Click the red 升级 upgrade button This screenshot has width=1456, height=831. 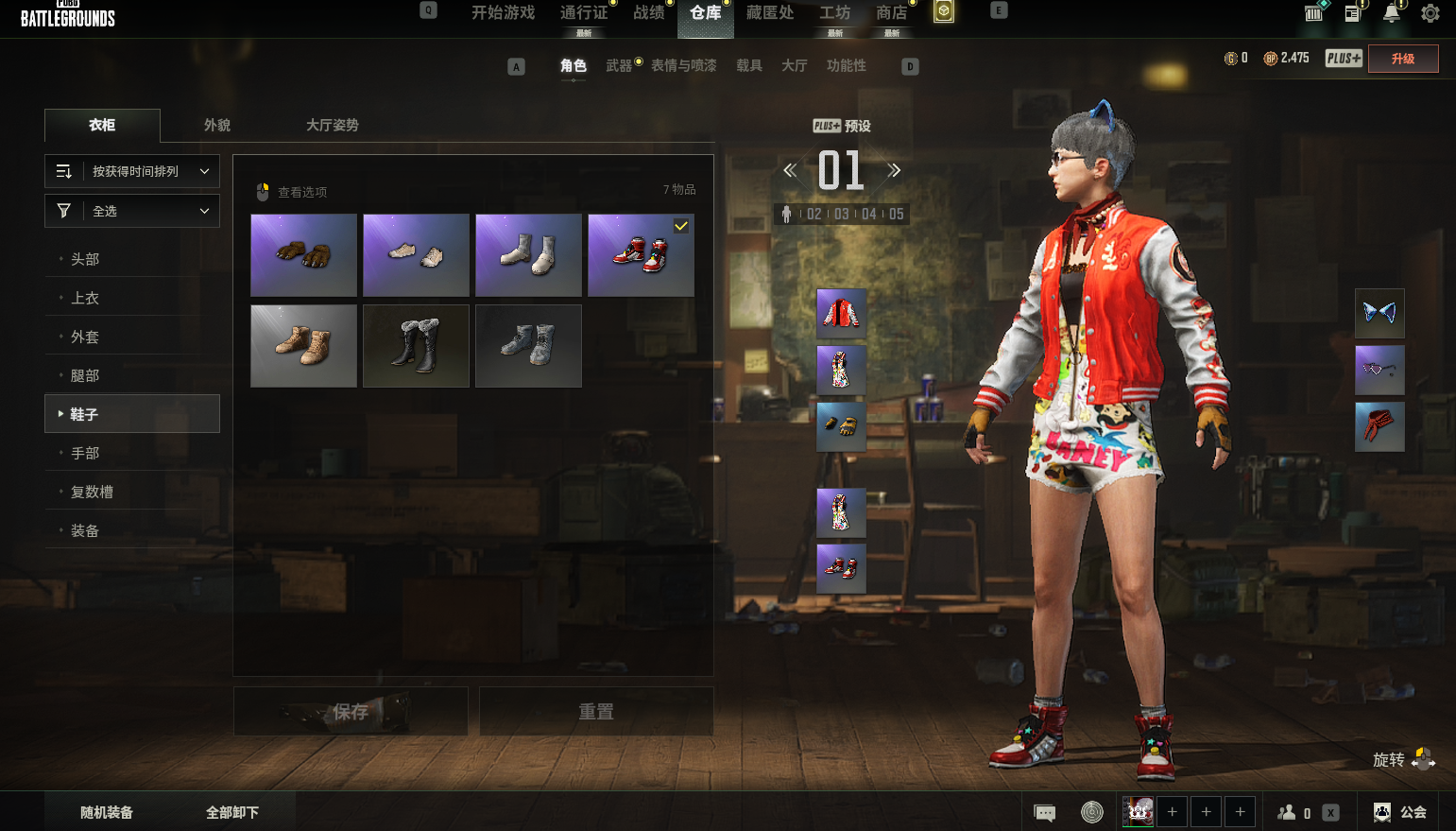pos(1403,59)
